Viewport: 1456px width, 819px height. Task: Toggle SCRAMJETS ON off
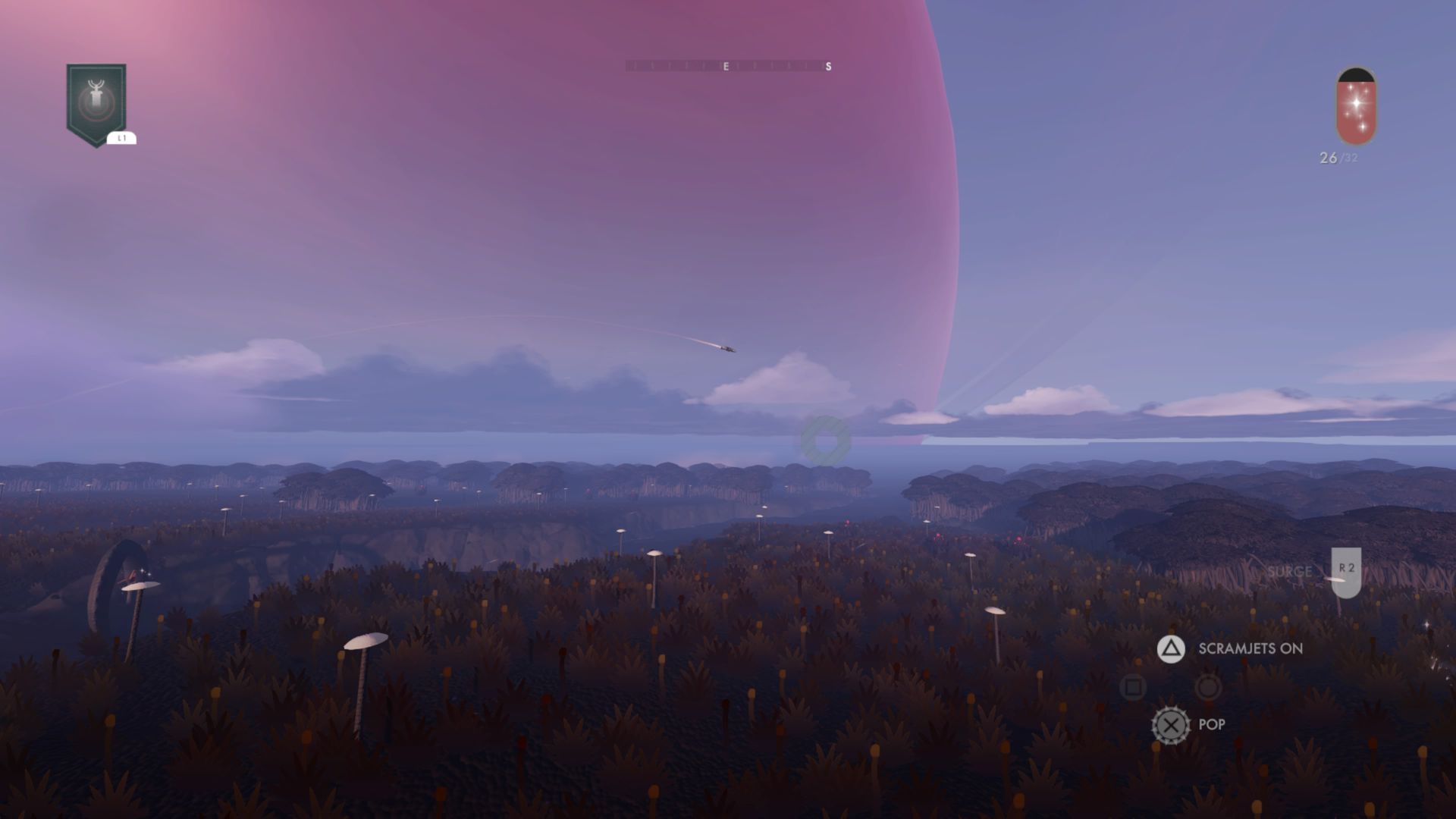pyautogui.click(x=1250, y=649)
